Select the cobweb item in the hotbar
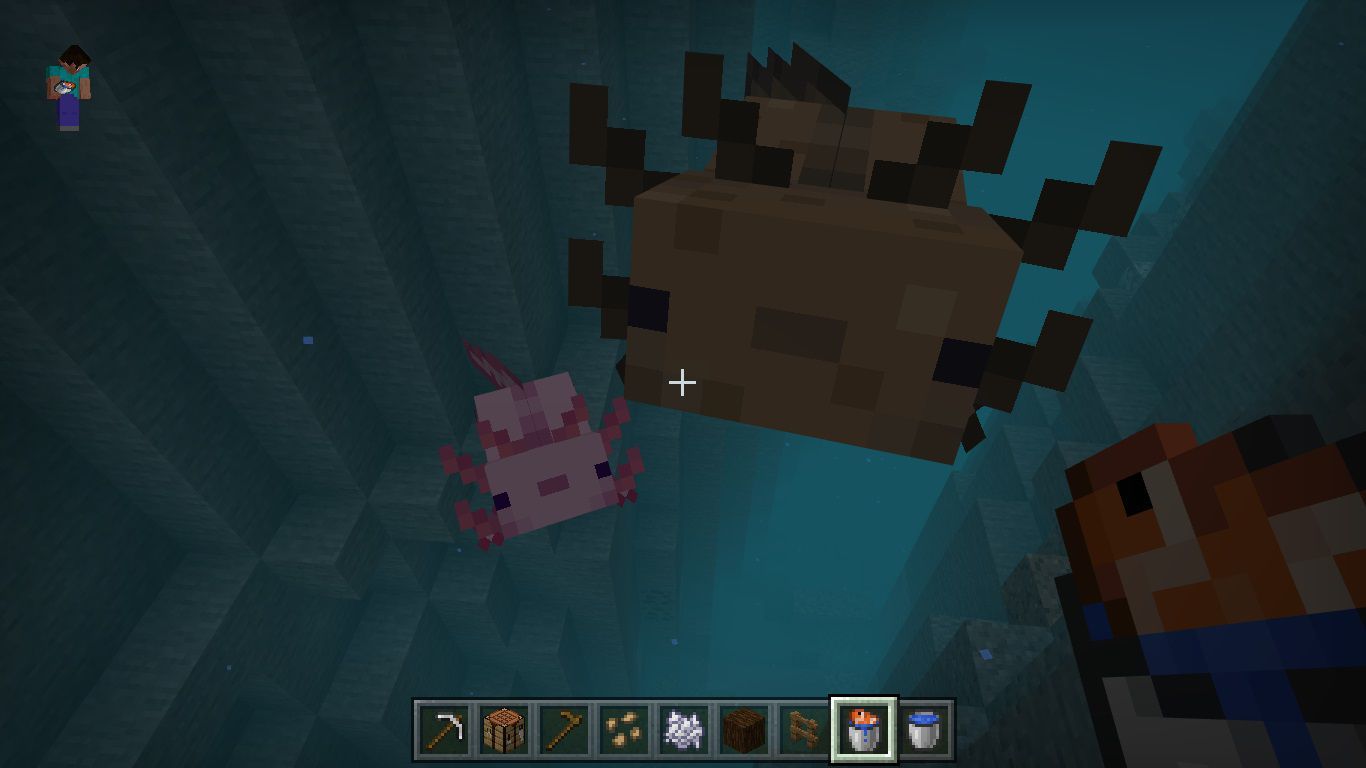The width and height of the screenshot is (1366, 768). 683,730
